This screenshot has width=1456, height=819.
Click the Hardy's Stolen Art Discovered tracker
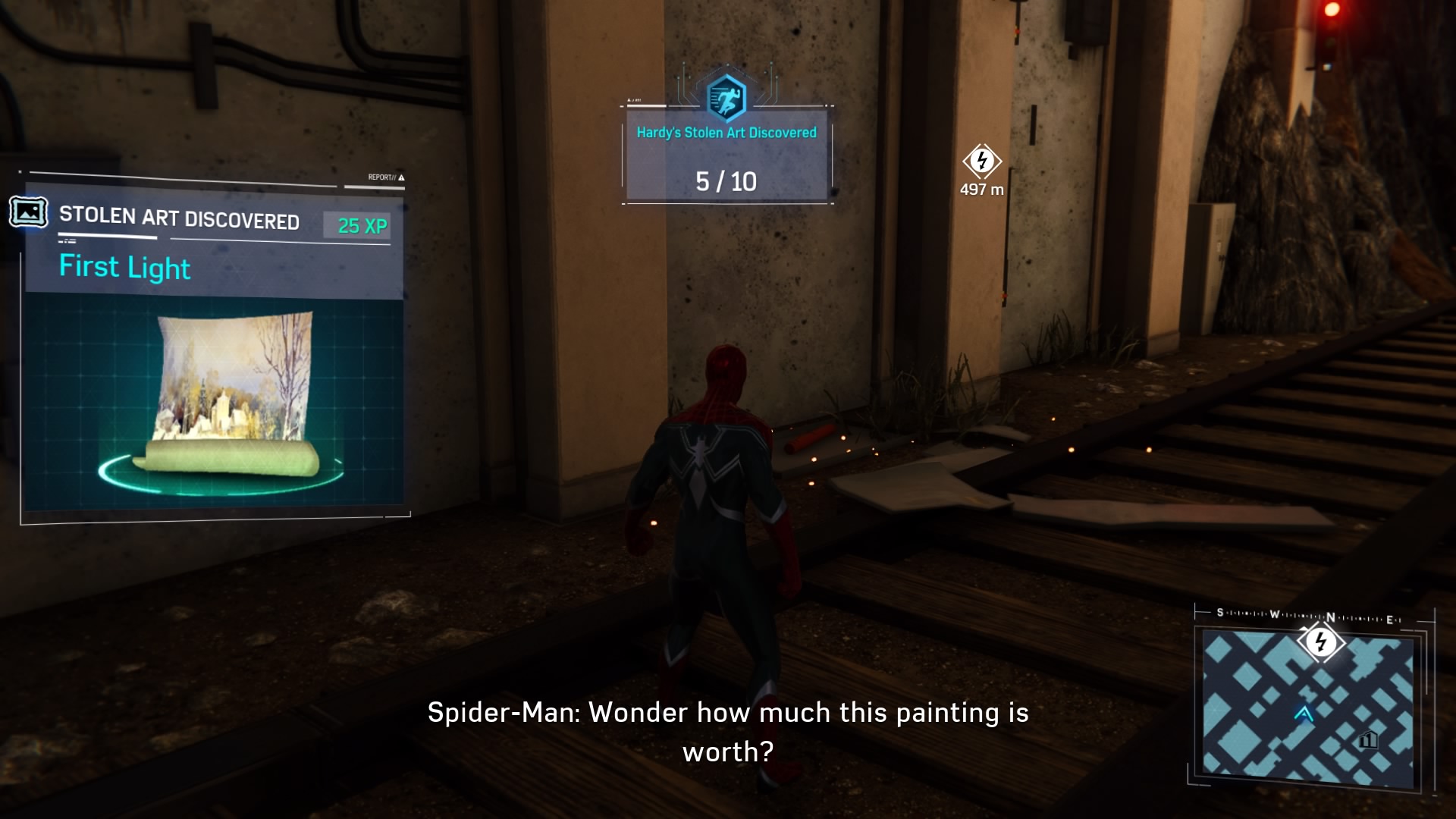(x=726, y=157)
